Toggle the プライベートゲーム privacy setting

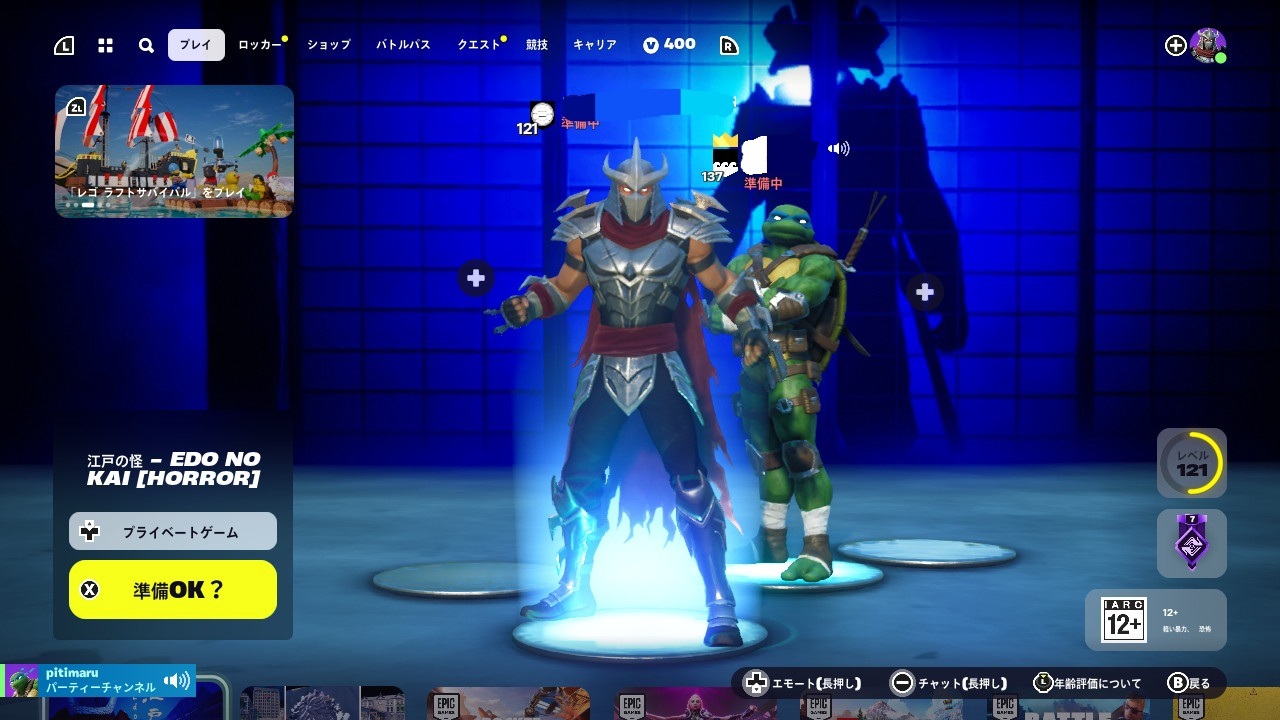173,532
